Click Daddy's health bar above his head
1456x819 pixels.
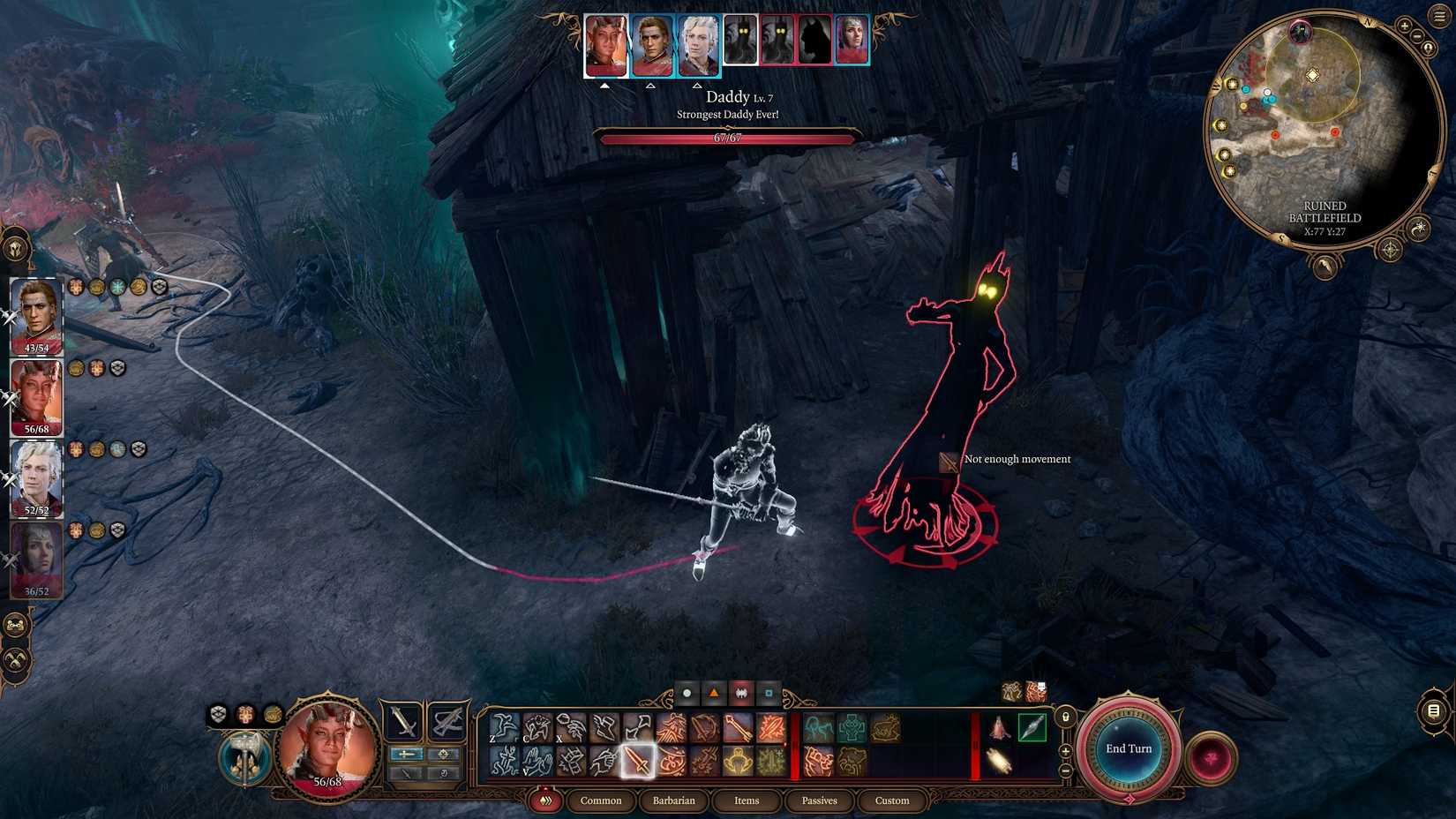click(x=726, y=139)
